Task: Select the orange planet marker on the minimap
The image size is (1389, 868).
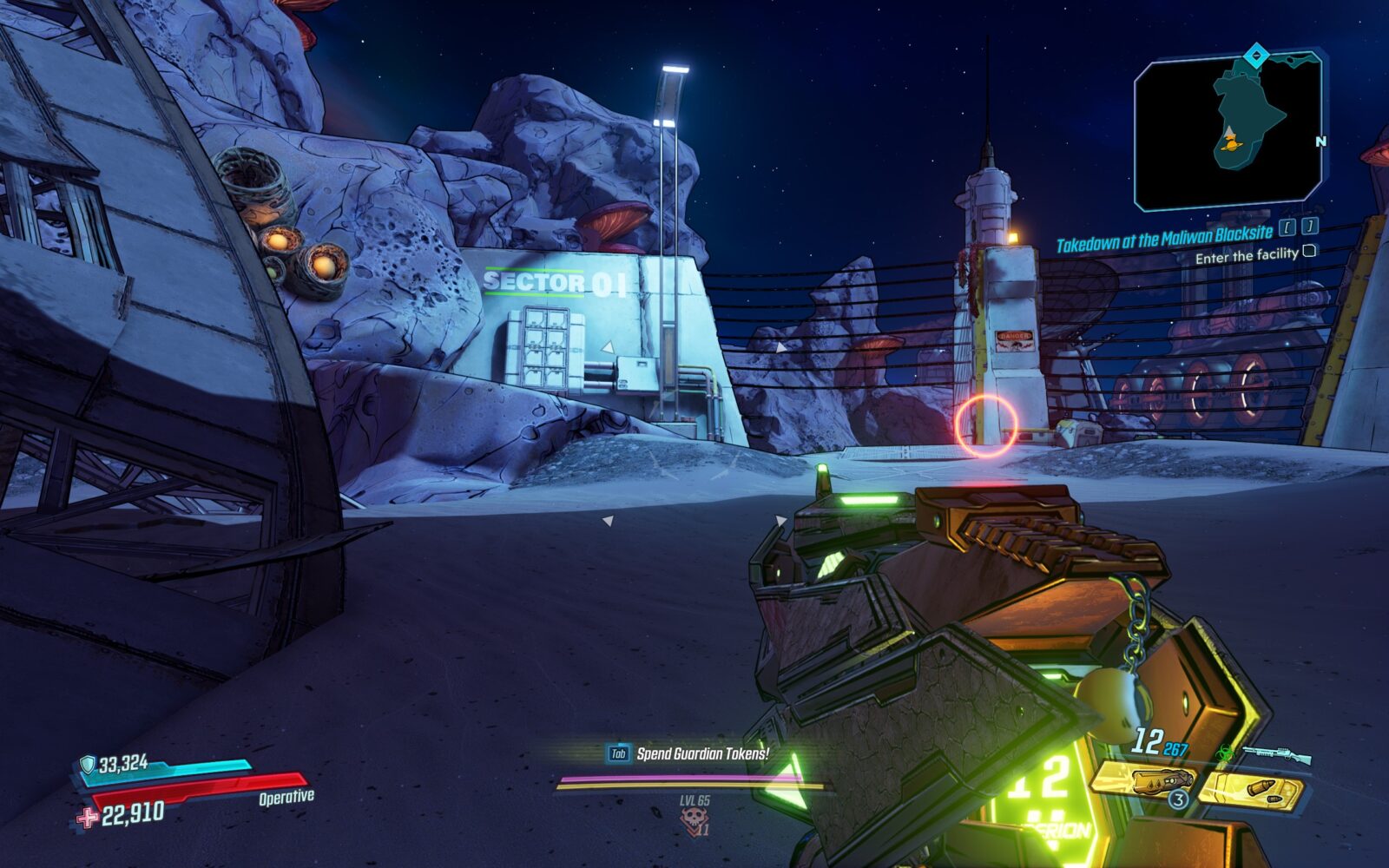Action: 1230,142
